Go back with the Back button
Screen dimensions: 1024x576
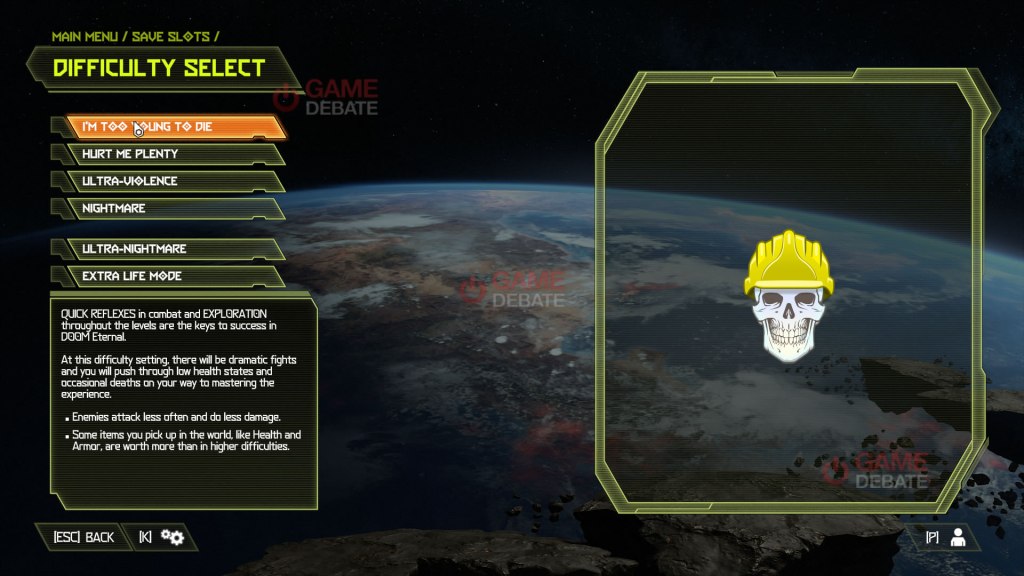pos(84,538)
